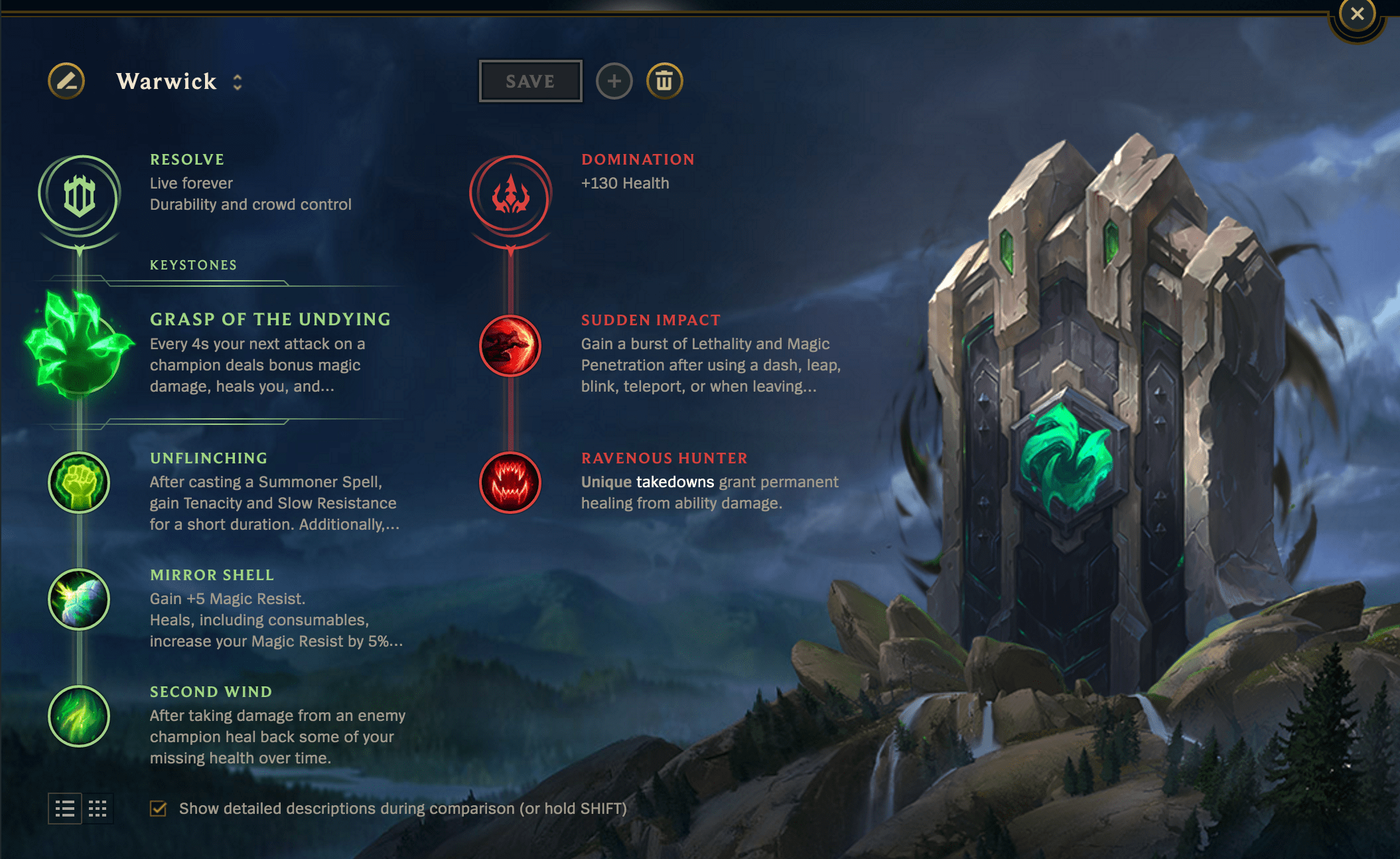Delete the rune page with the trash icon
Screen dimensions: 1400x859
[x=665, y=81]
